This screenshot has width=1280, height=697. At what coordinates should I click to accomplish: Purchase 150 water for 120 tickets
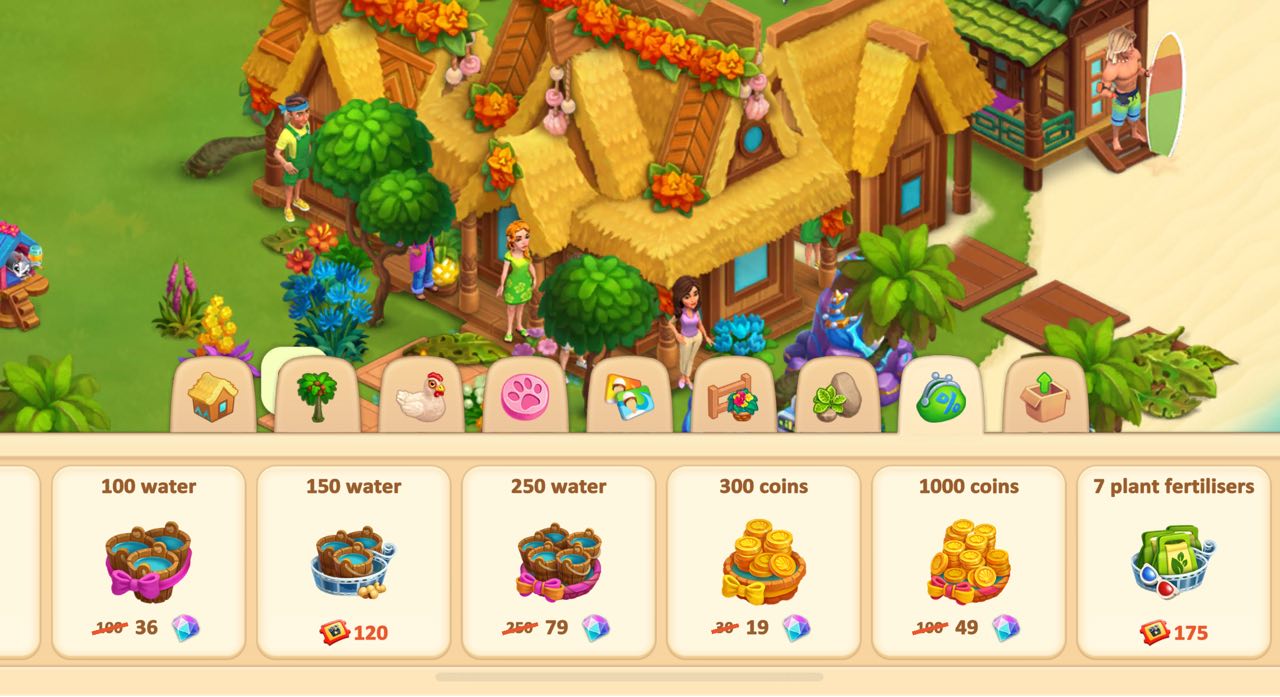(353, 561)
